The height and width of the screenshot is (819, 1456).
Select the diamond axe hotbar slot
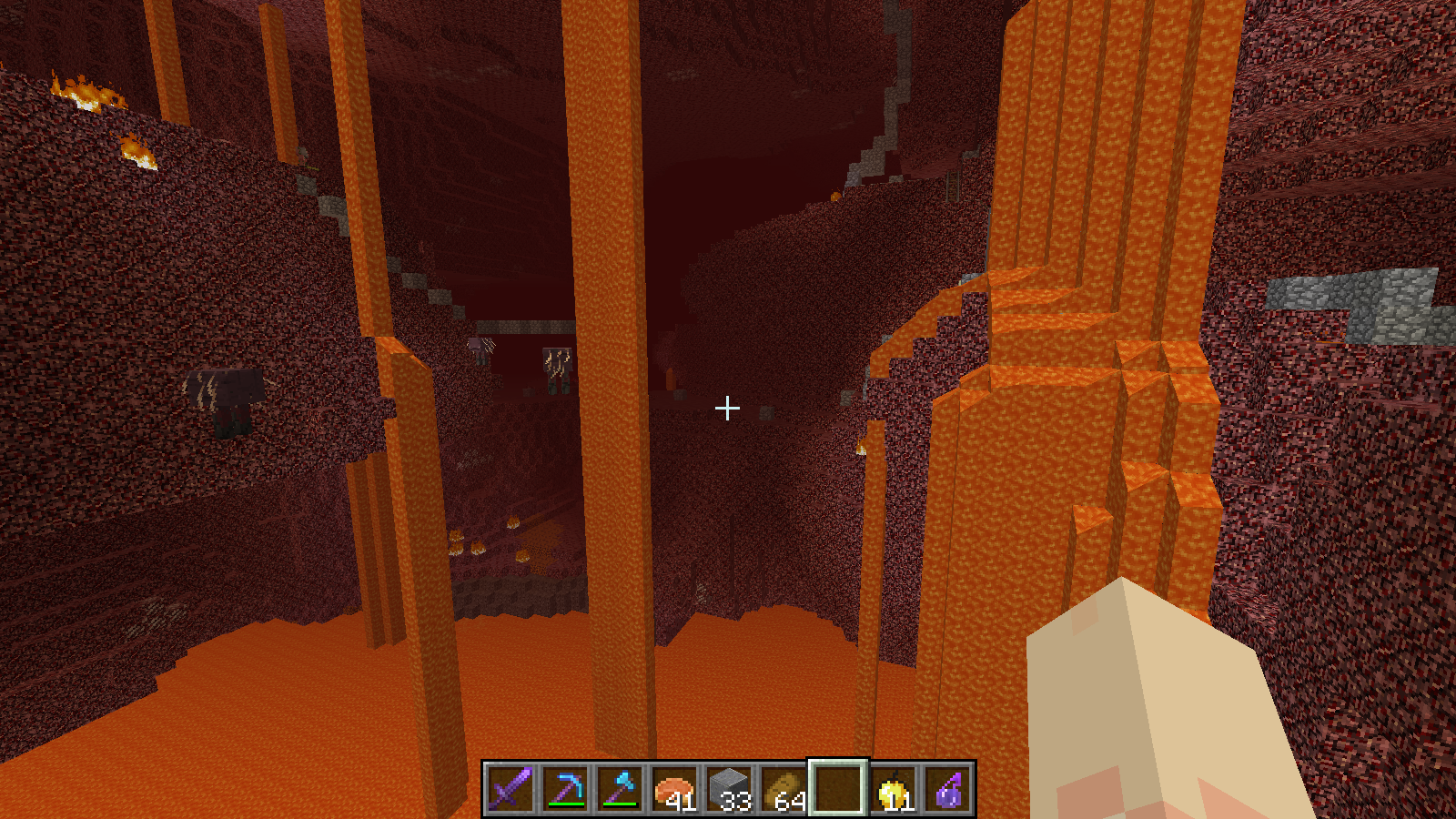[x=620, y=788]
